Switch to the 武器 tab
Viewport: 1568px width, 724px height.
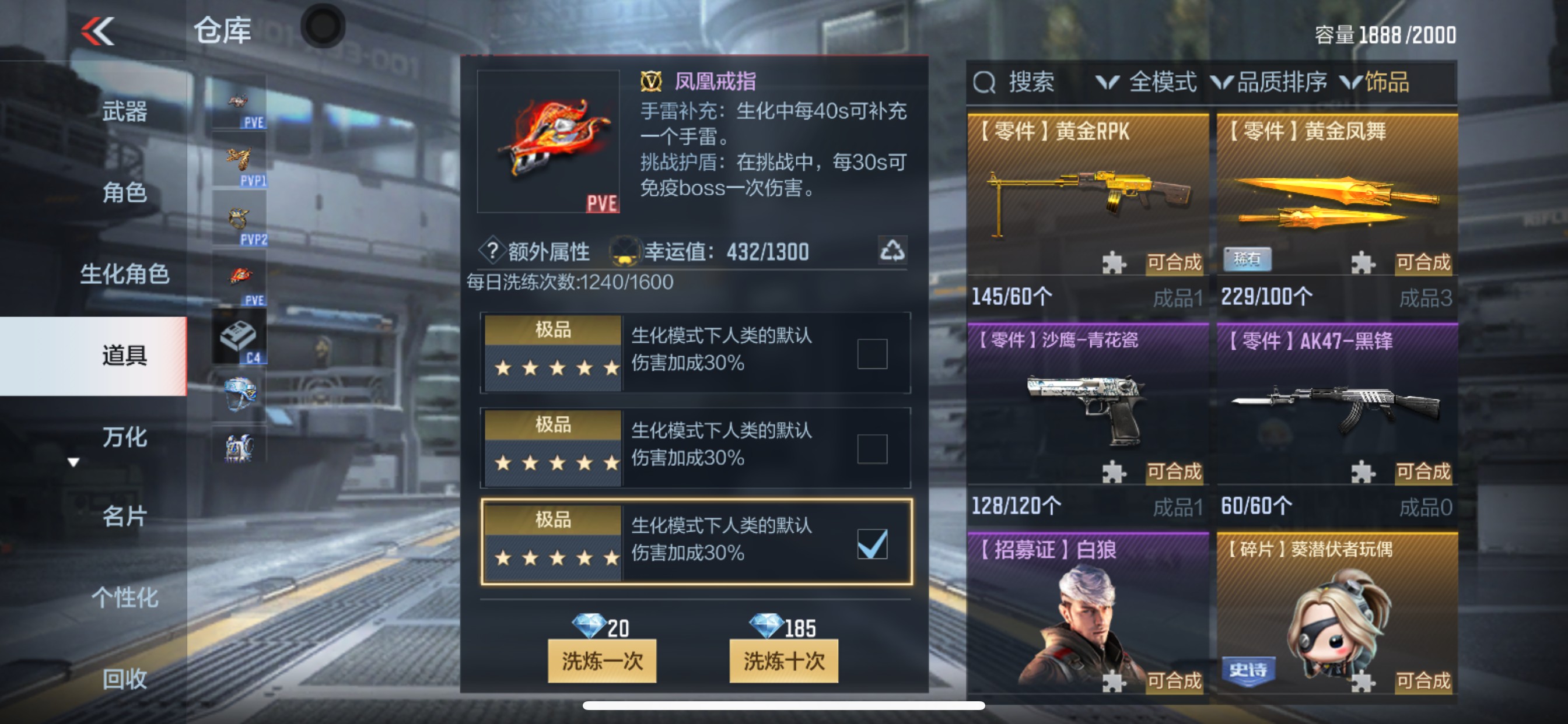click(x=124, y=113)
